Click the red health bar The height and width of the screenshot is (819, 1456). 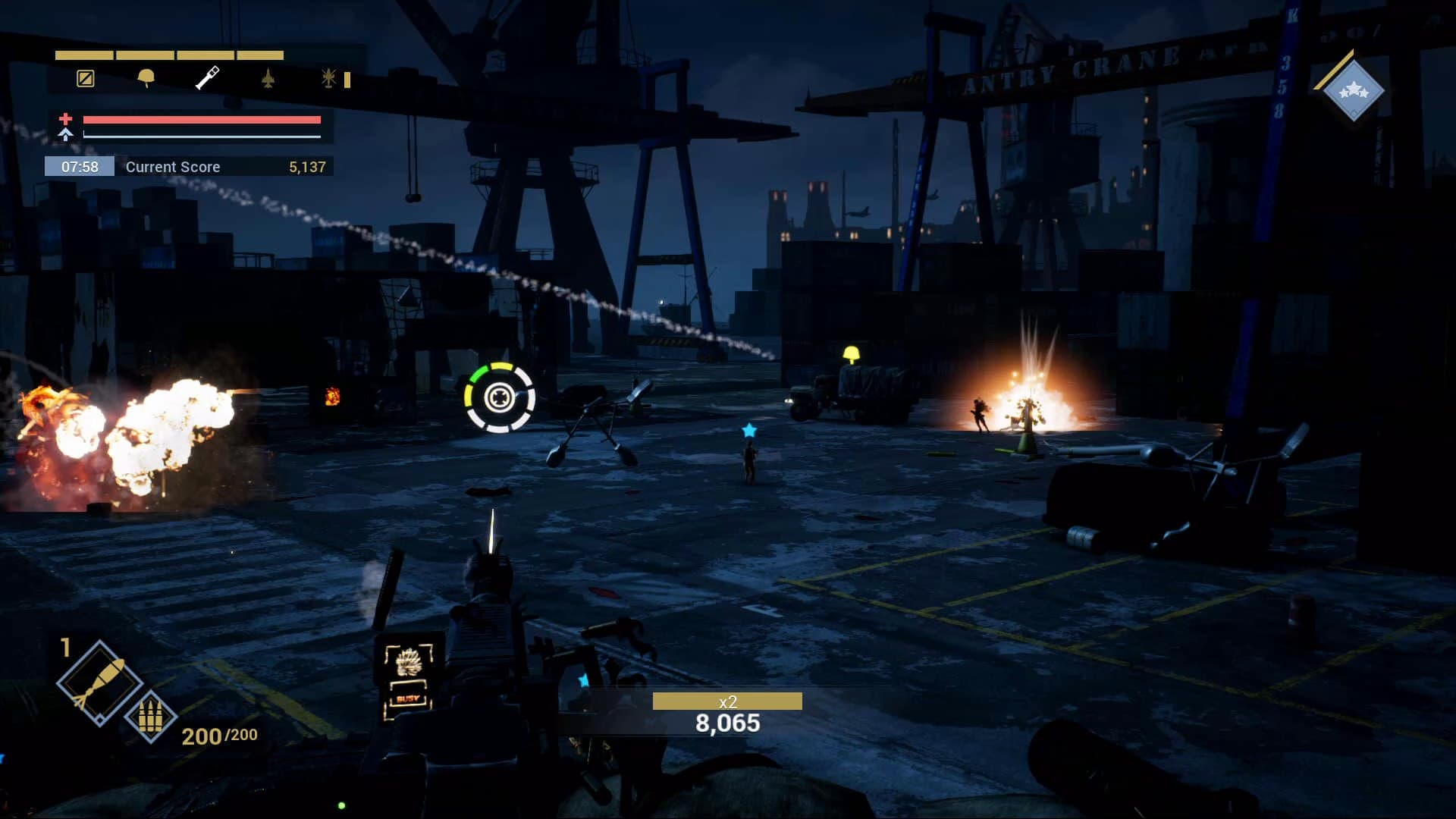pos(201,120)
